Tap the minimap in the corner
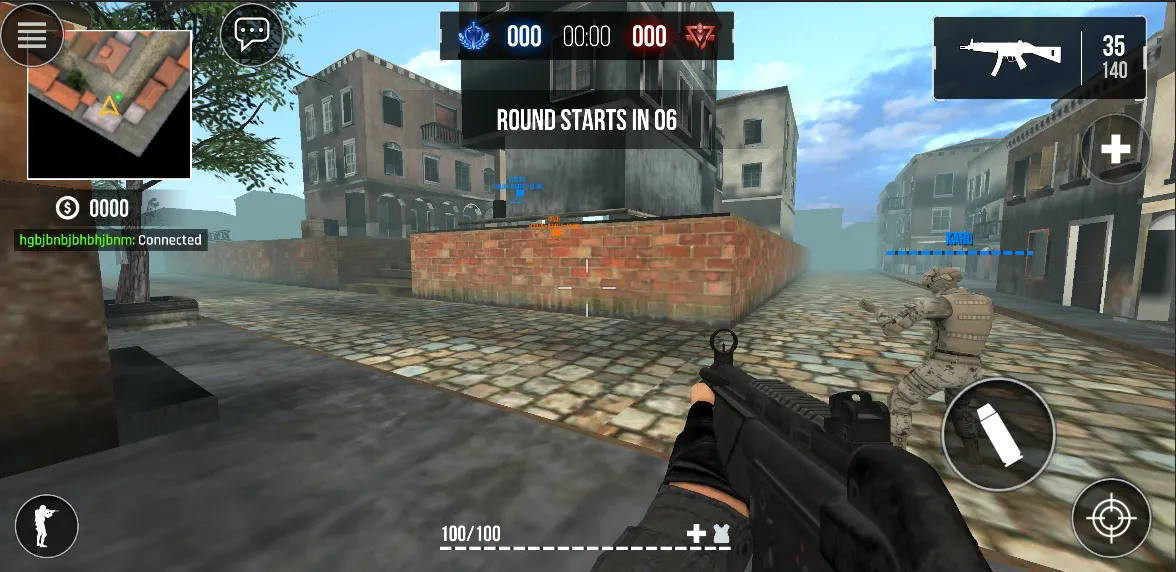The image size is (1176, 572). [109, 105]
